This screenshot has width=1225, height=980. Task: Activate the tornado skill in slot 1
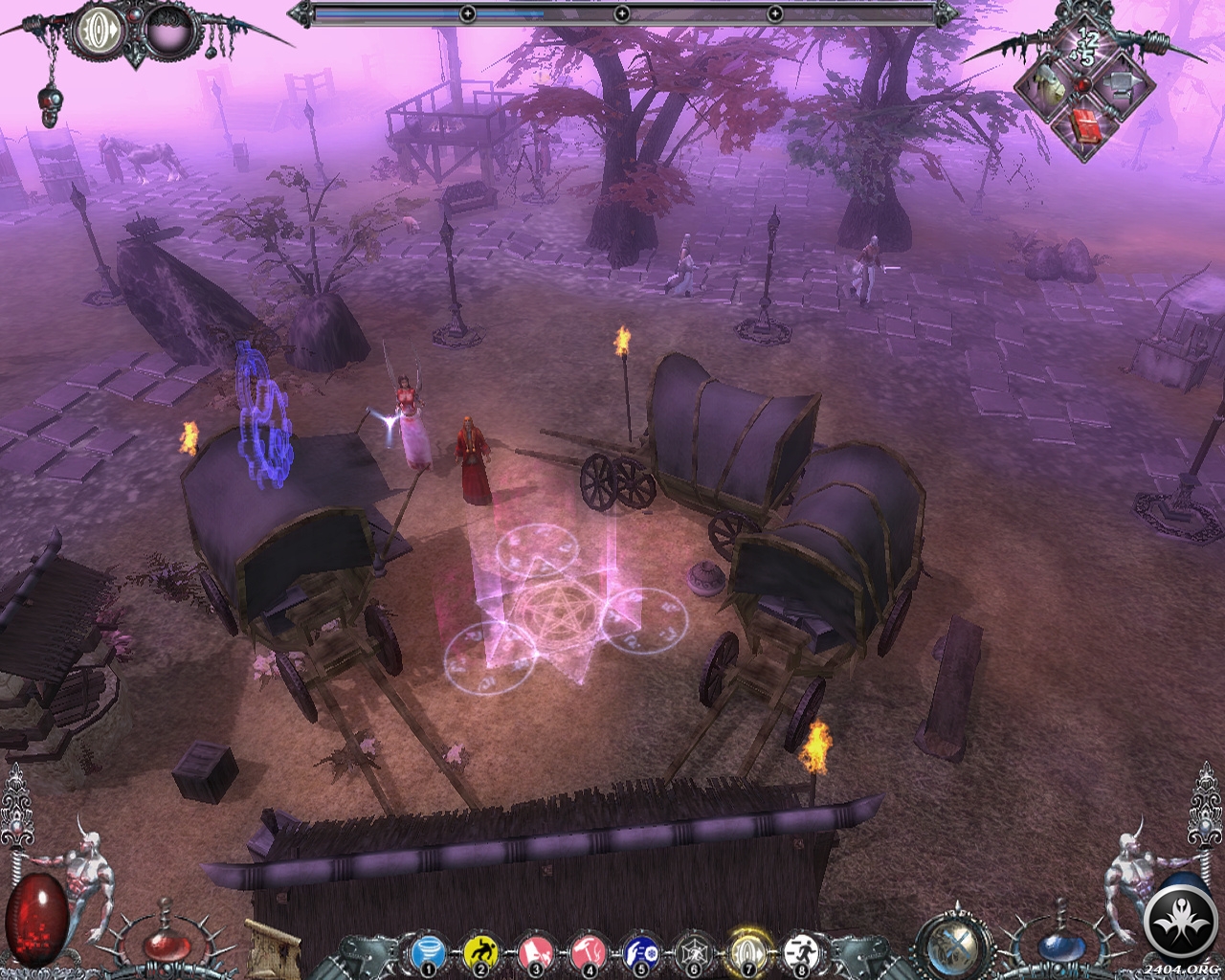pyautogui.click(x=427, y=953)
